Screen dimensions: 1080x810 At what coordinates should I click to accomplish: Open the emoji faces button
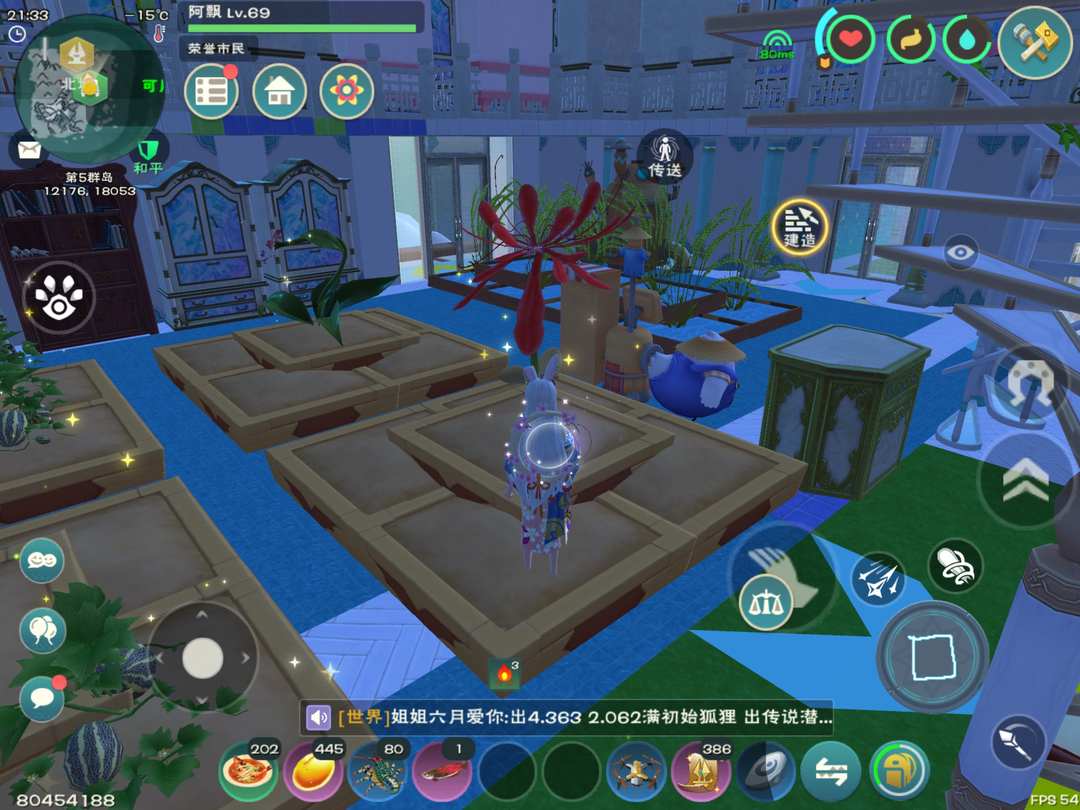(x=42, y=561)
